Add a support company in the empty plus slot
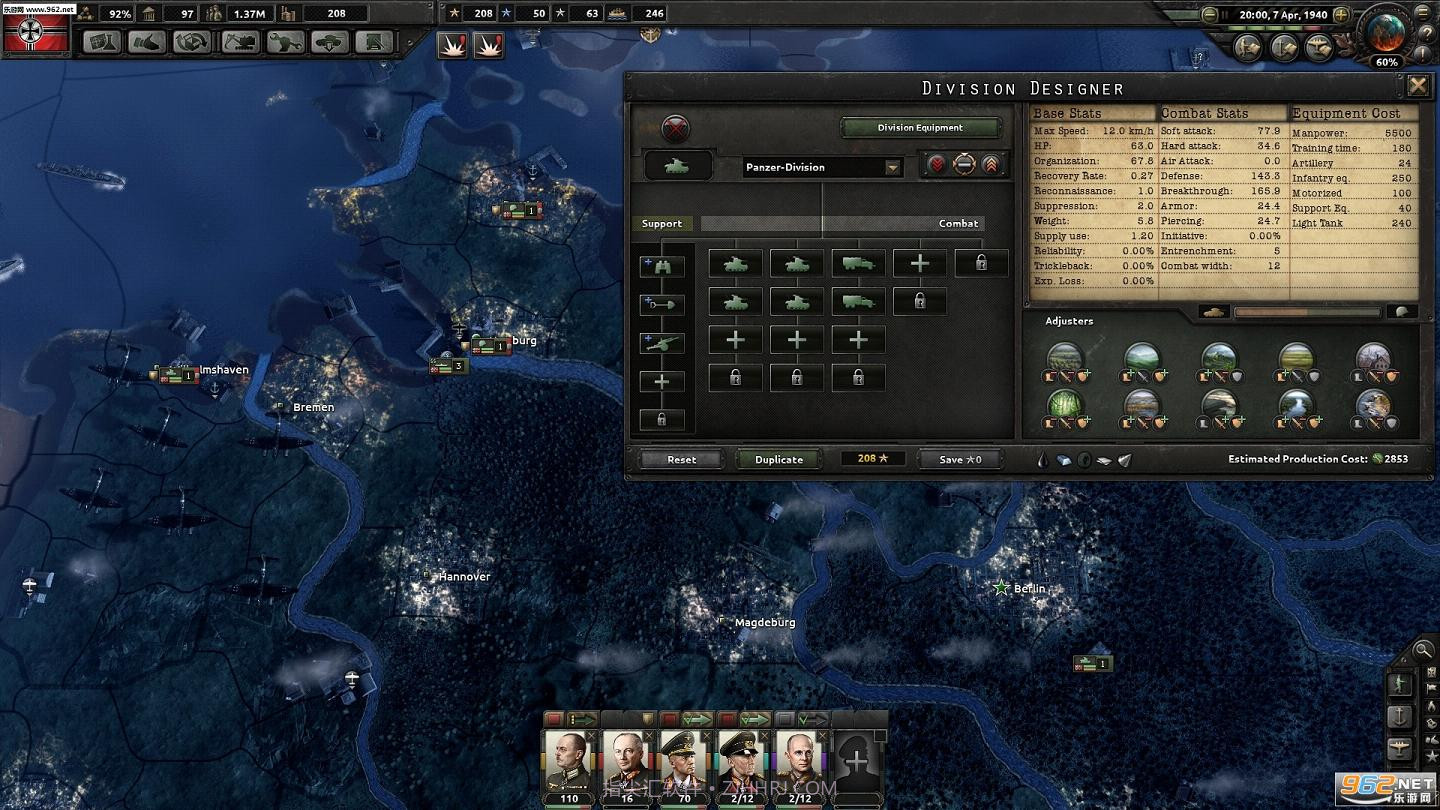The height and width of the screenshot is (810, 1440). 661,381
